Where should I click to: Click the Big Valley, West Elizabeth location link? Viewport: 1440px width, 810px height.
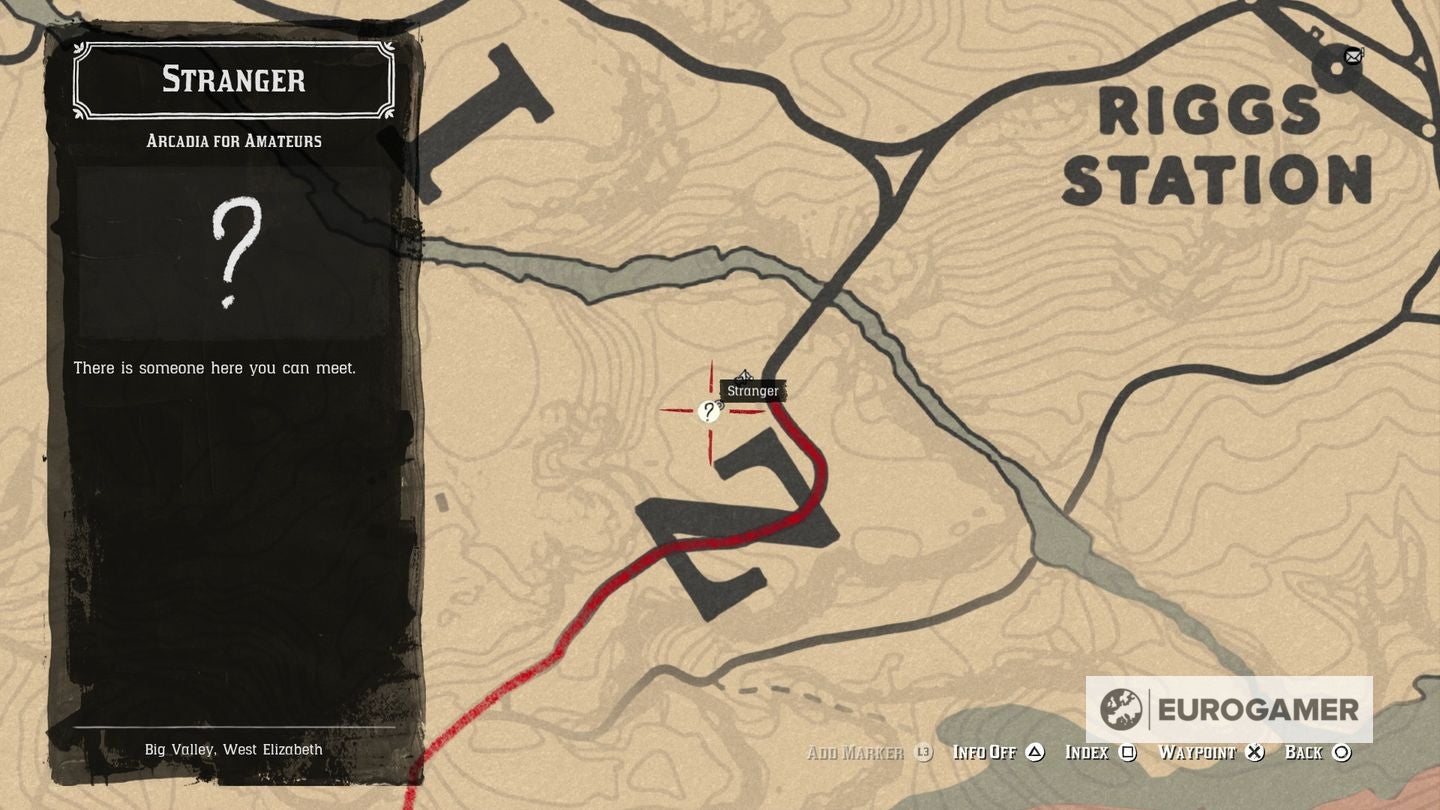coord(232,749)
